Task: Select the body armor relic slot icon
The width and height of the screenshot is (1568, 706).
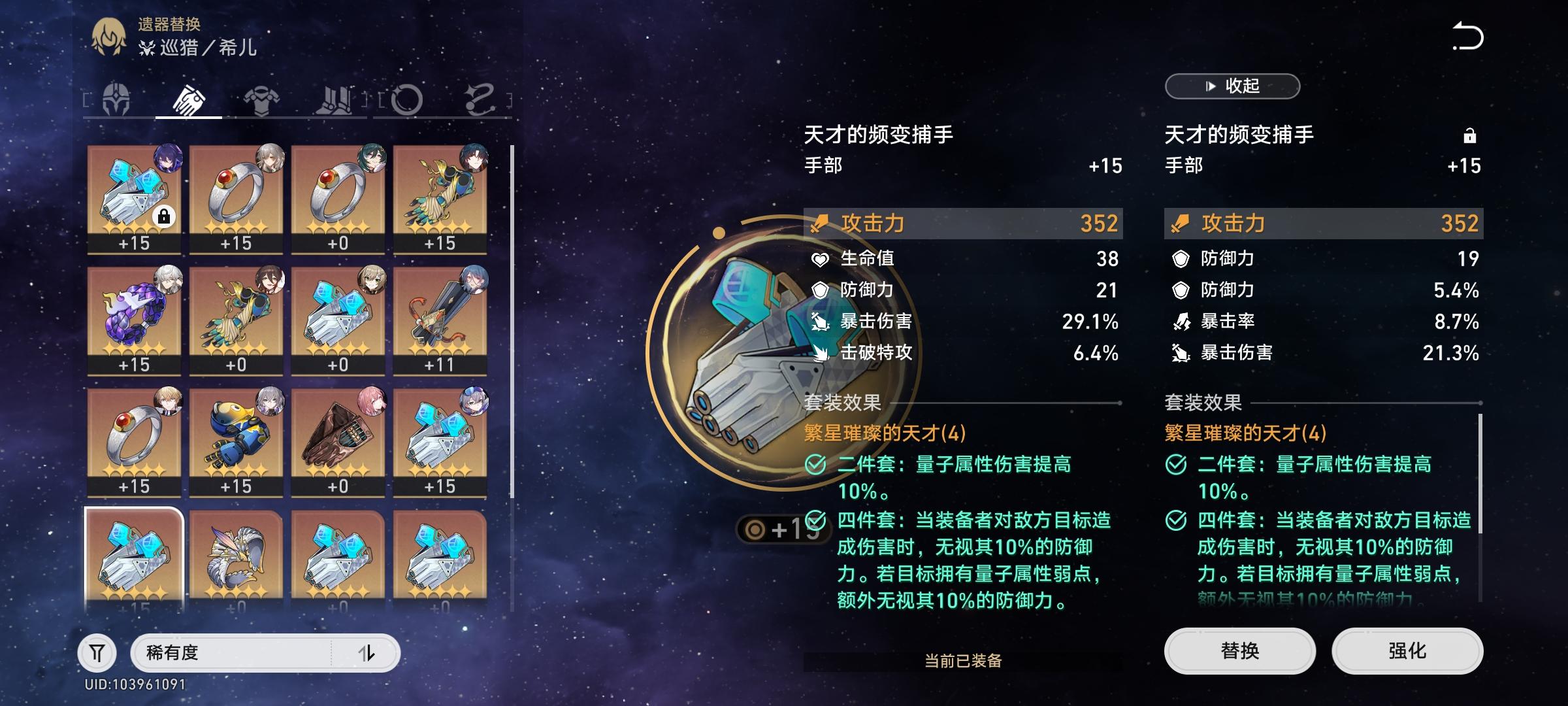Action: point(260,98)
